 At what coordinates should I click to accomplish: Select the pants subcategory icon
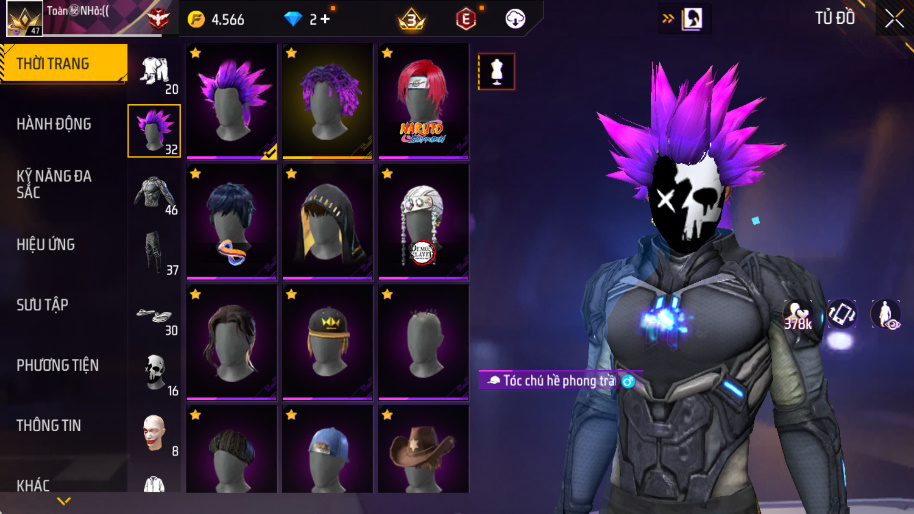(x=154, y=252)
